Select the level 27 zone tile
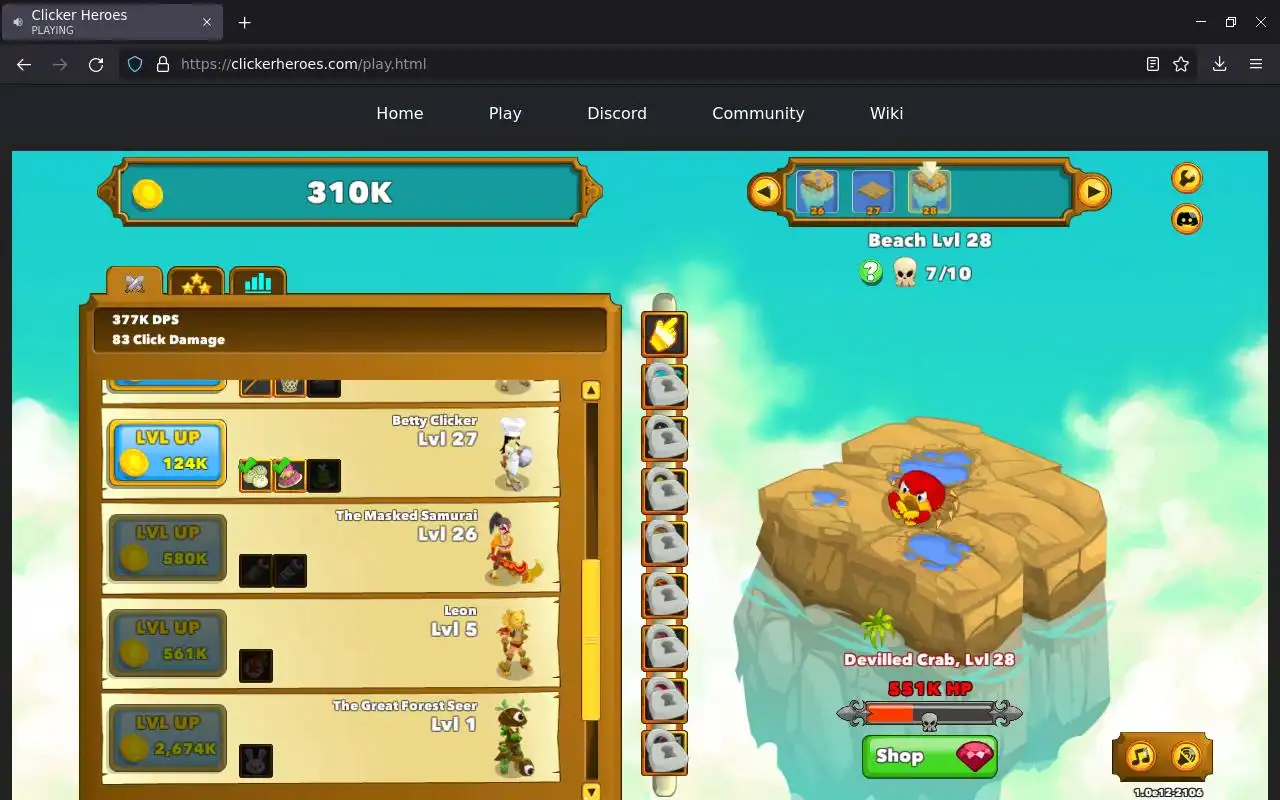 tap(873, 191)
